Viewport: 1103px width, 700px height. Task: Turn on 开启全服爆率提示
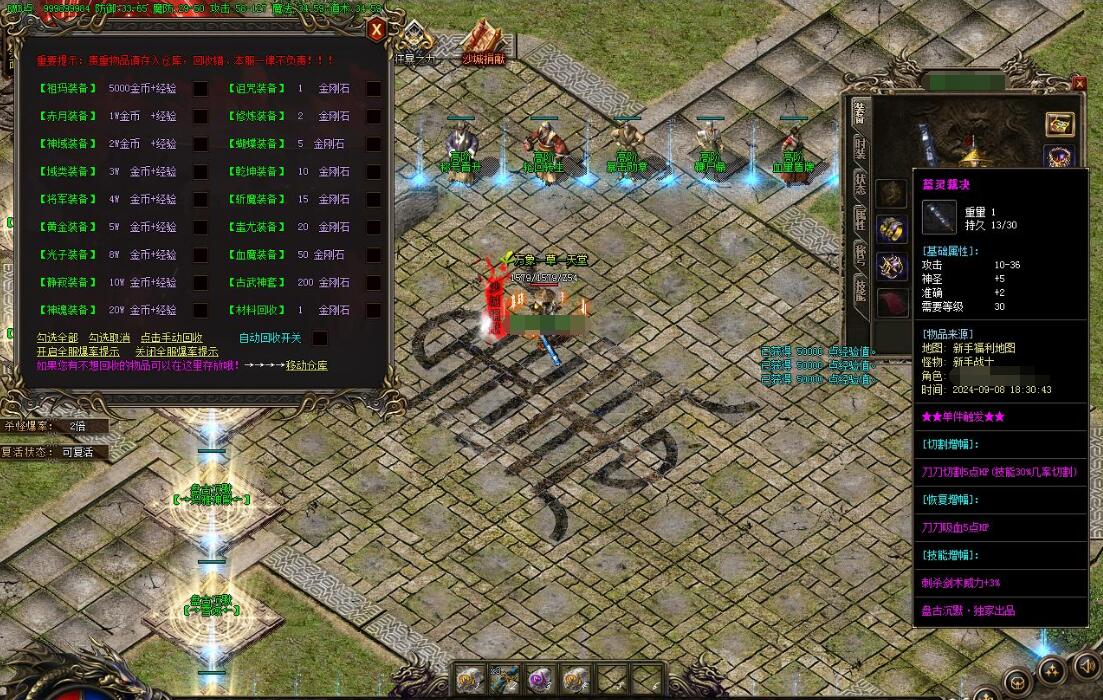tap(78, 352)
